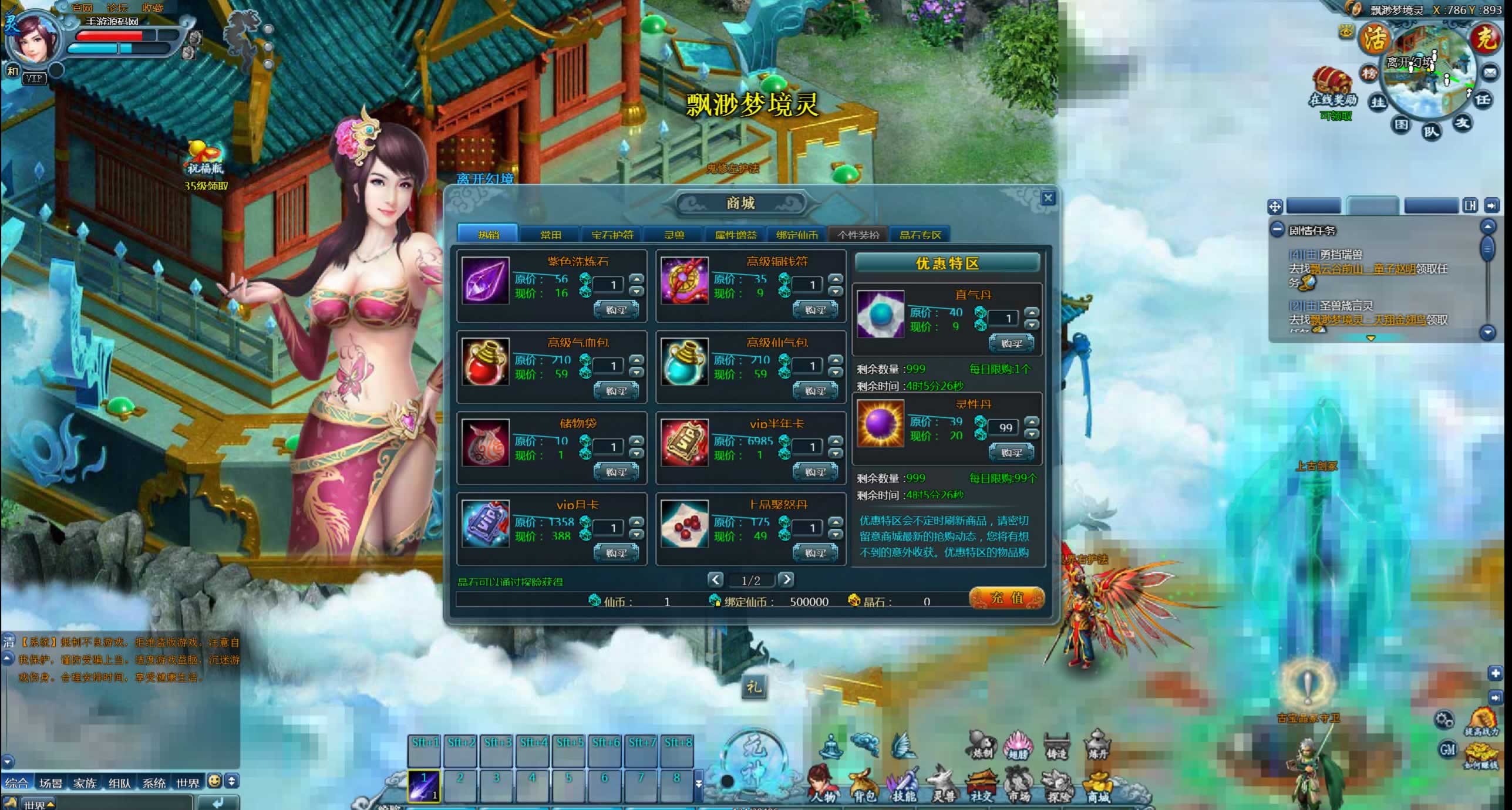This screenshot has width=1512, height=810.
Task: Close the 商城 shop window
Action: pos(1048,198)
